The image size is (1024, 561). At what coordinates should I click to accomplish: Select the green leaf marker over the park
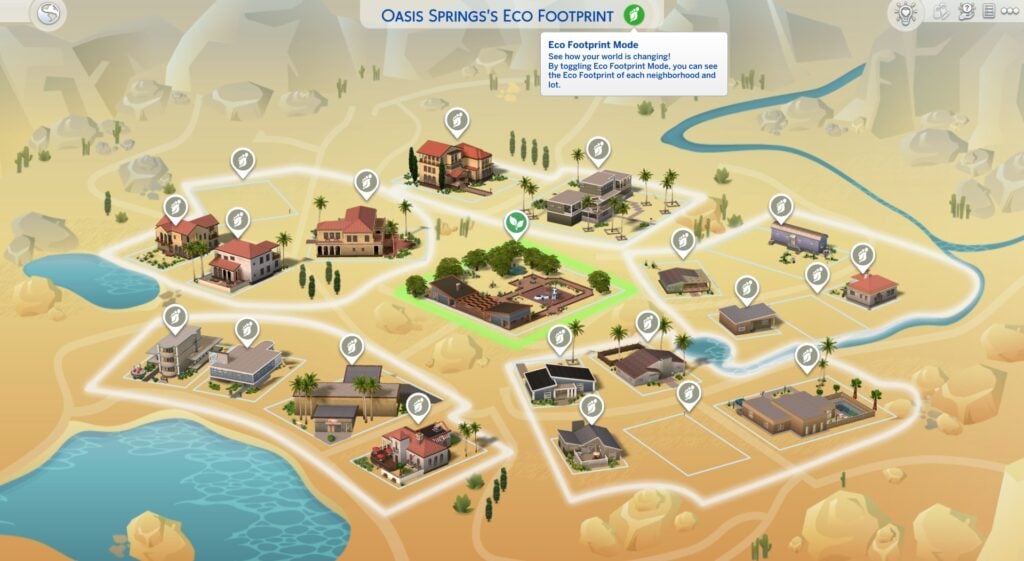(x=516, y=221)
